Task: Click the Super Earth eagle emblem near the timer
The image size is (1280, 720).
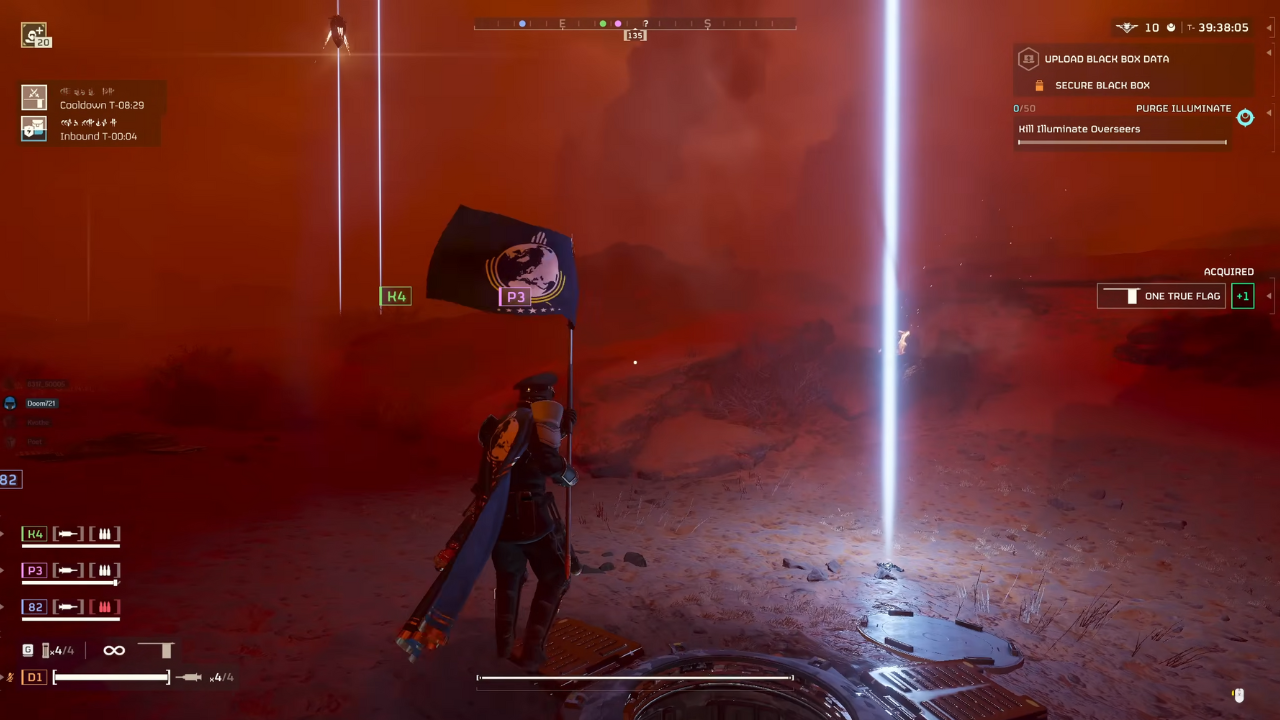Action: coord(1126,27)
